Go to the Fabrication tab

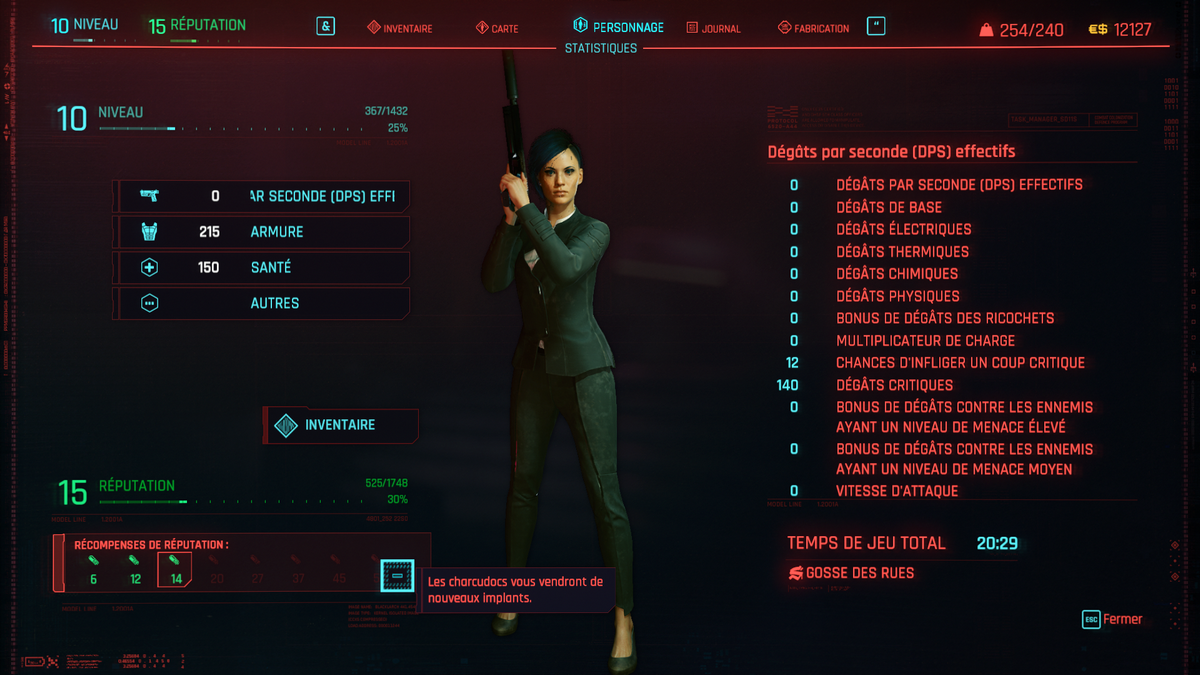click(813, 28)
